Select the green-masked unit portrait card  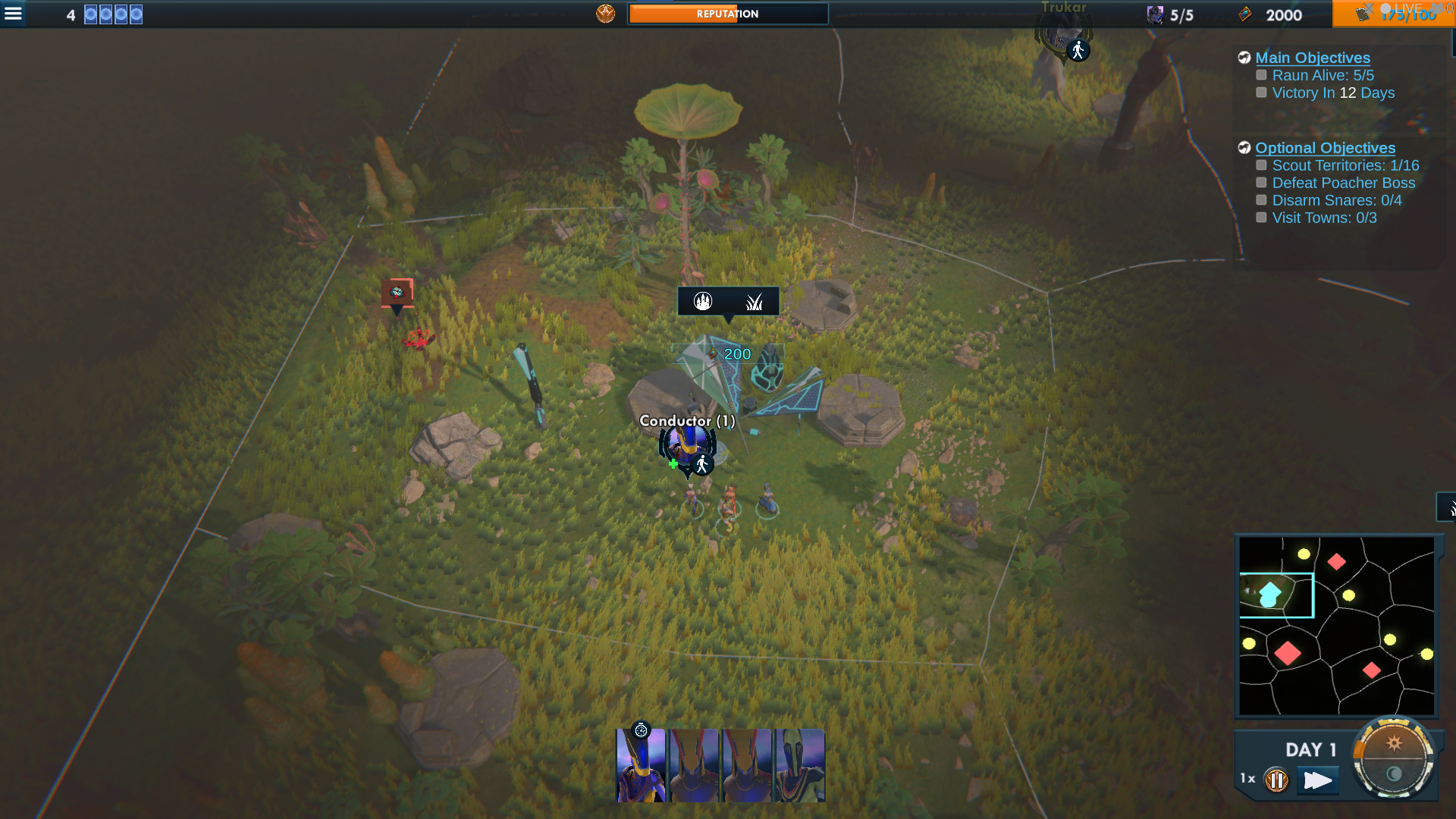(800, 765)
